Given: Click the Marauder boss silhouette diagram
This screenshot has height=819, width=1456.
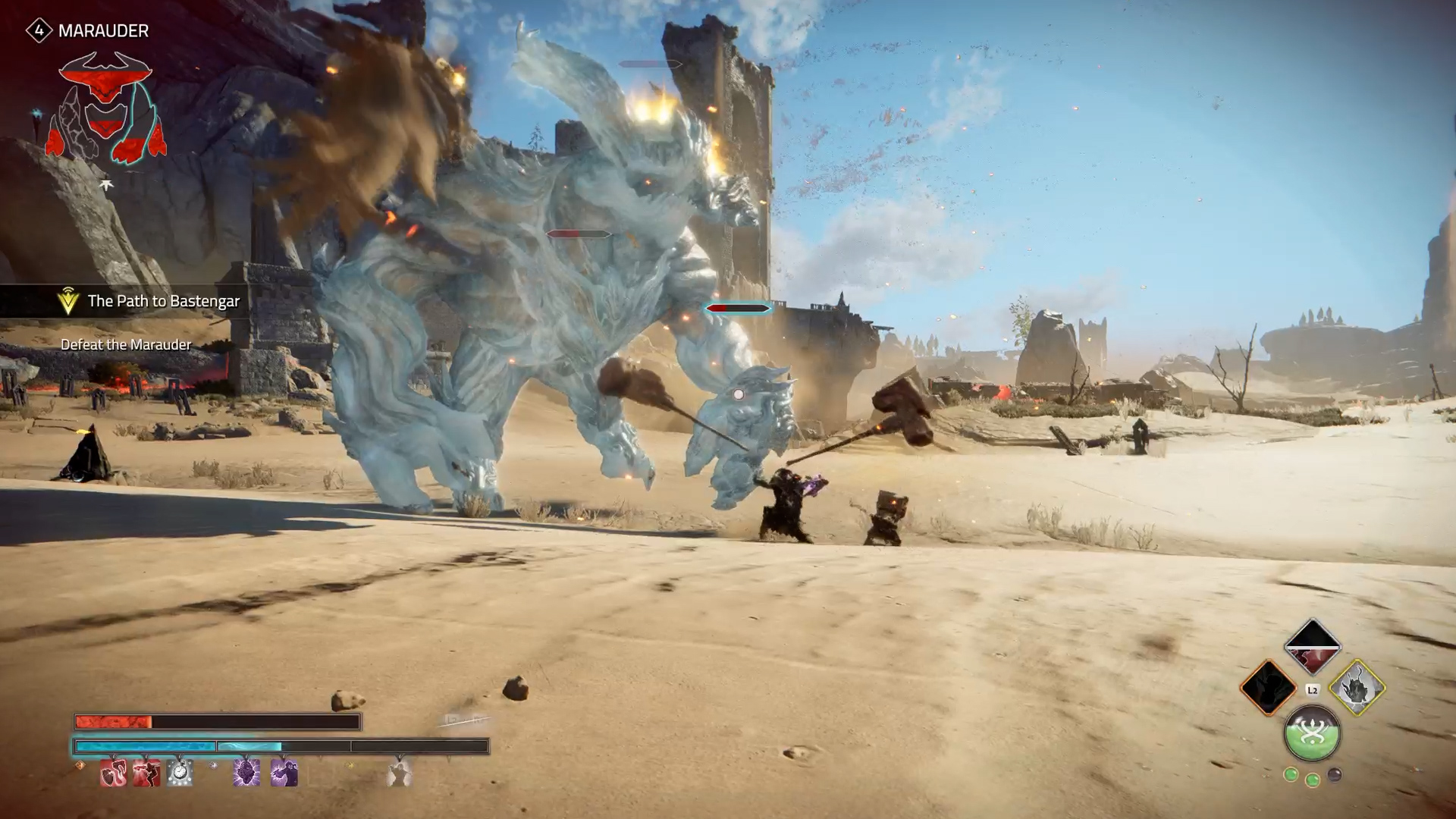Looking at the screenshot, I should coord(106,108).
